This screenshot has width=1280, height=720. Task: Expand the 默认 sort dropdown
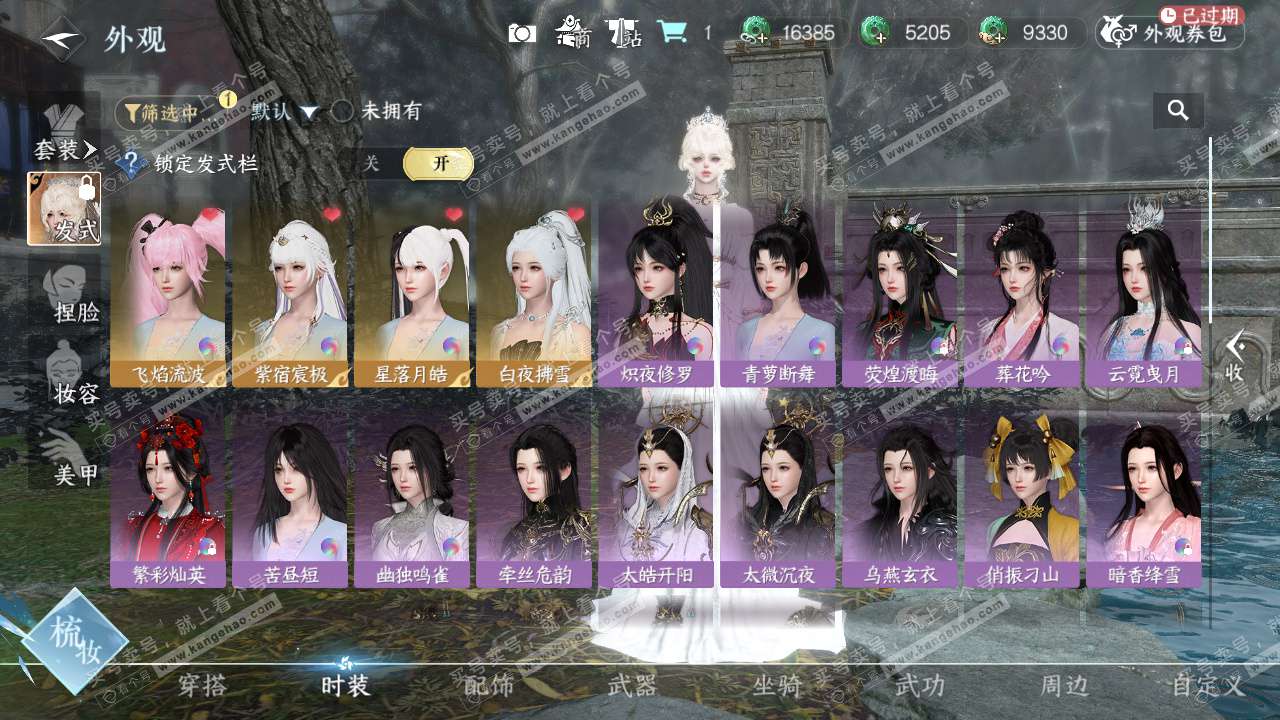click(x=285, y=112)
